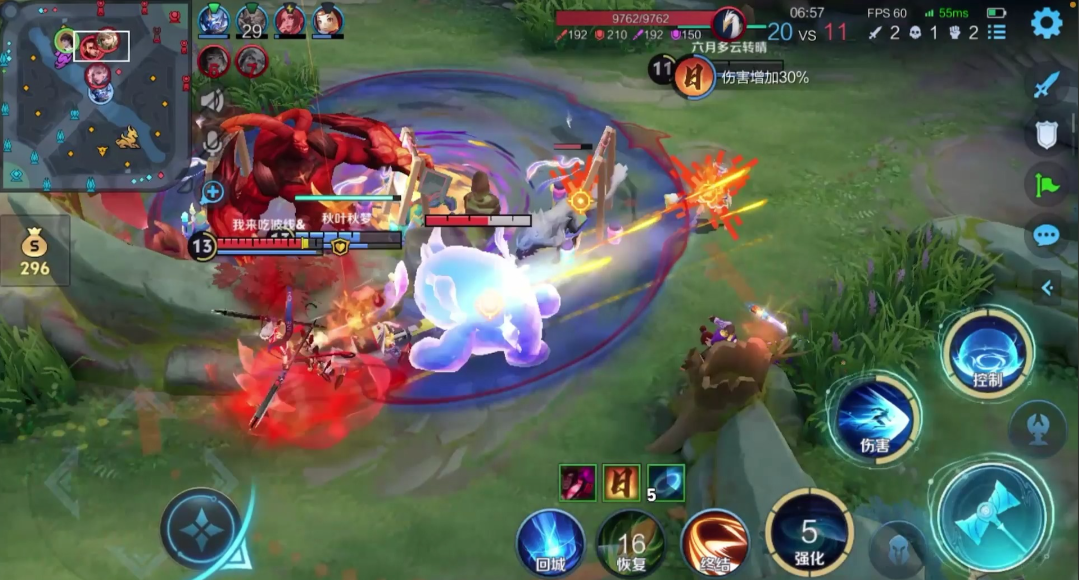This screenshot has width=1079, height=580.
Task: Open the settings gear menu
Action: 1046,22
